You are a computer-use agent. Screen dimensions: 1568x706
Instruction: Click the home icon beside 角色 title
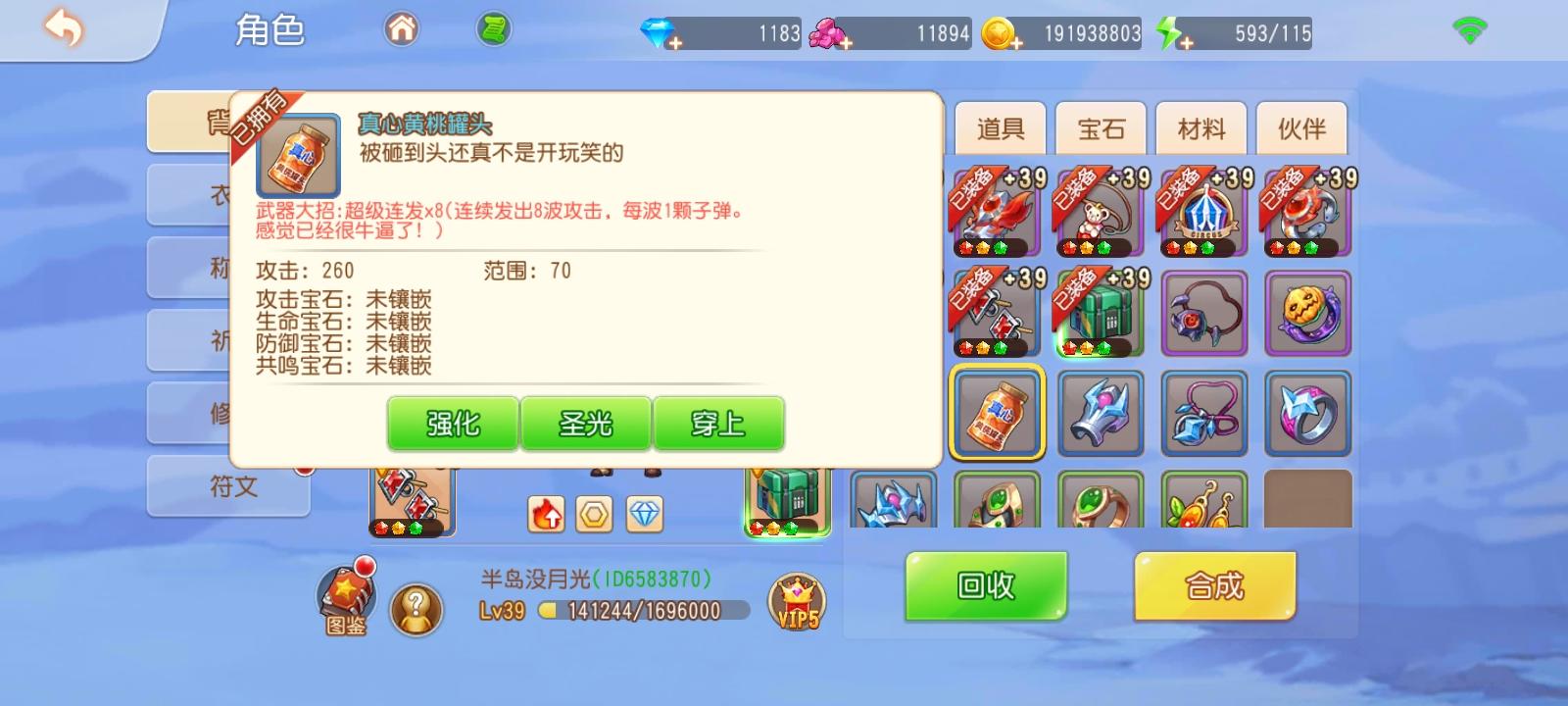(x=401, y=28)
